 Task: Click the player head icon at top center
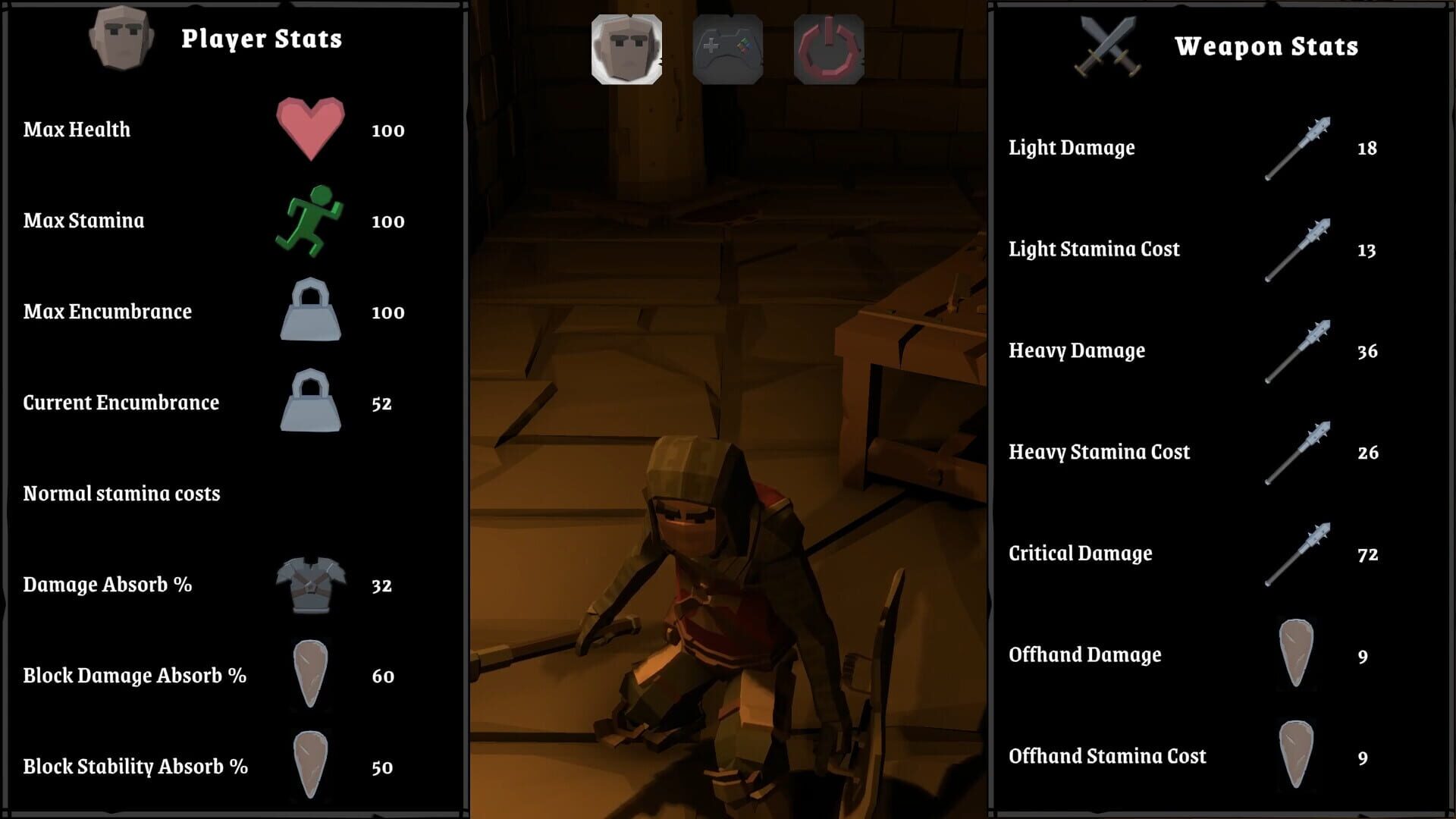(x=627, y=48)
